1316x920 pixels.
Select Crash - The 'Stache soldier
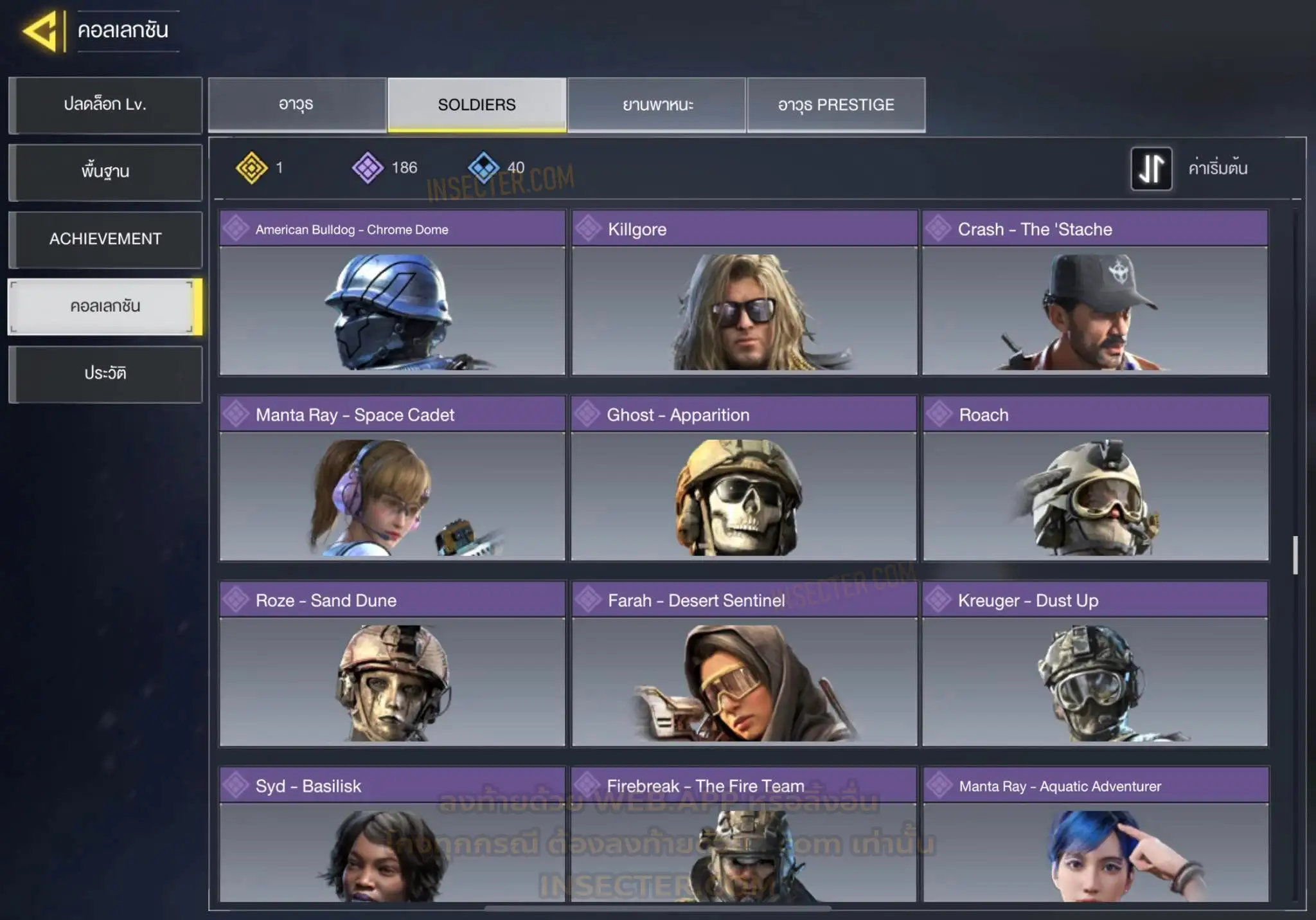click(x=1095, y=293)
